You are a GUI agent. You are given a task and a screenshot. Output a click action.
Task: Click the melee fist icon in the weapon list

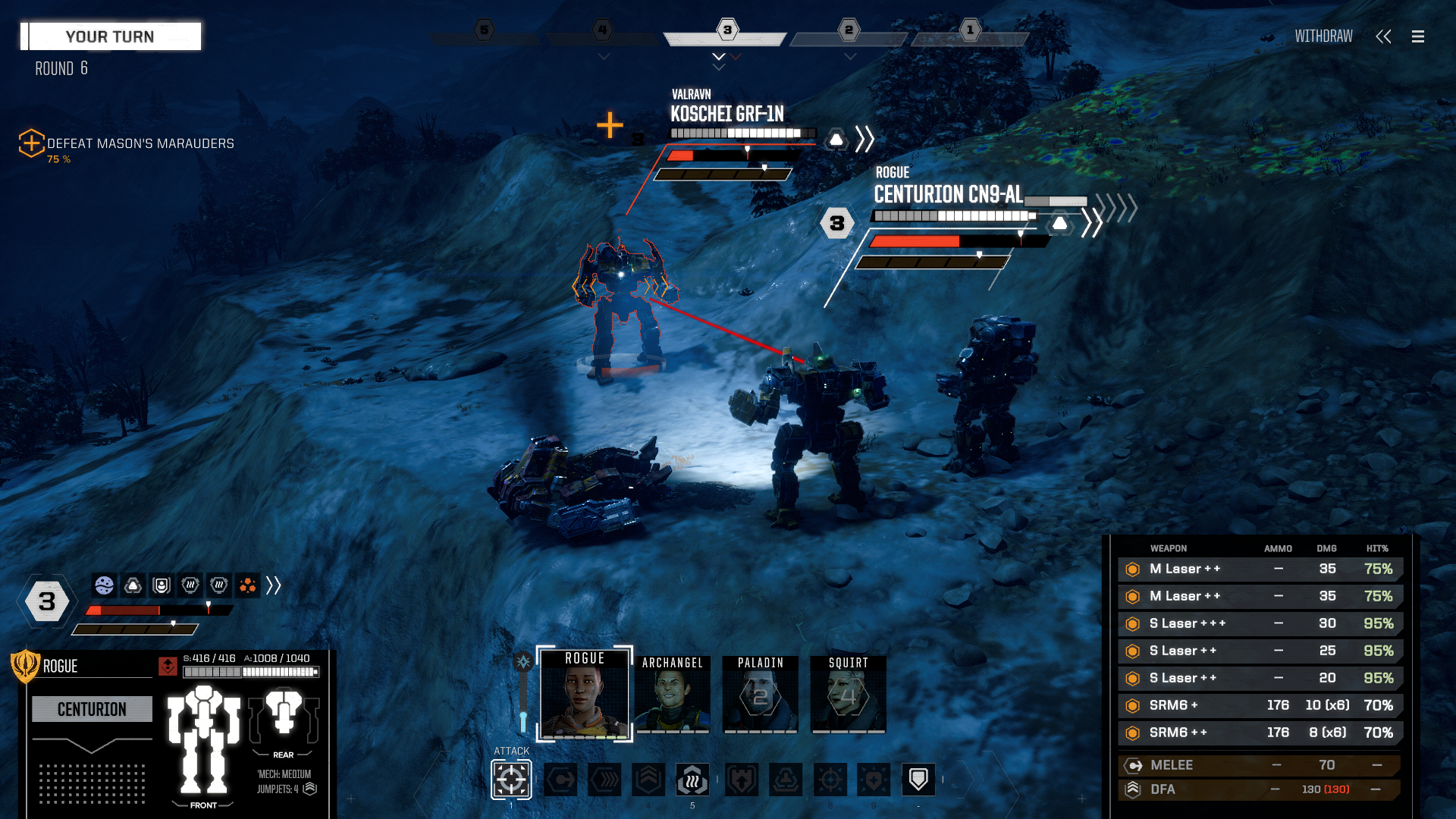pos(1133,765)
